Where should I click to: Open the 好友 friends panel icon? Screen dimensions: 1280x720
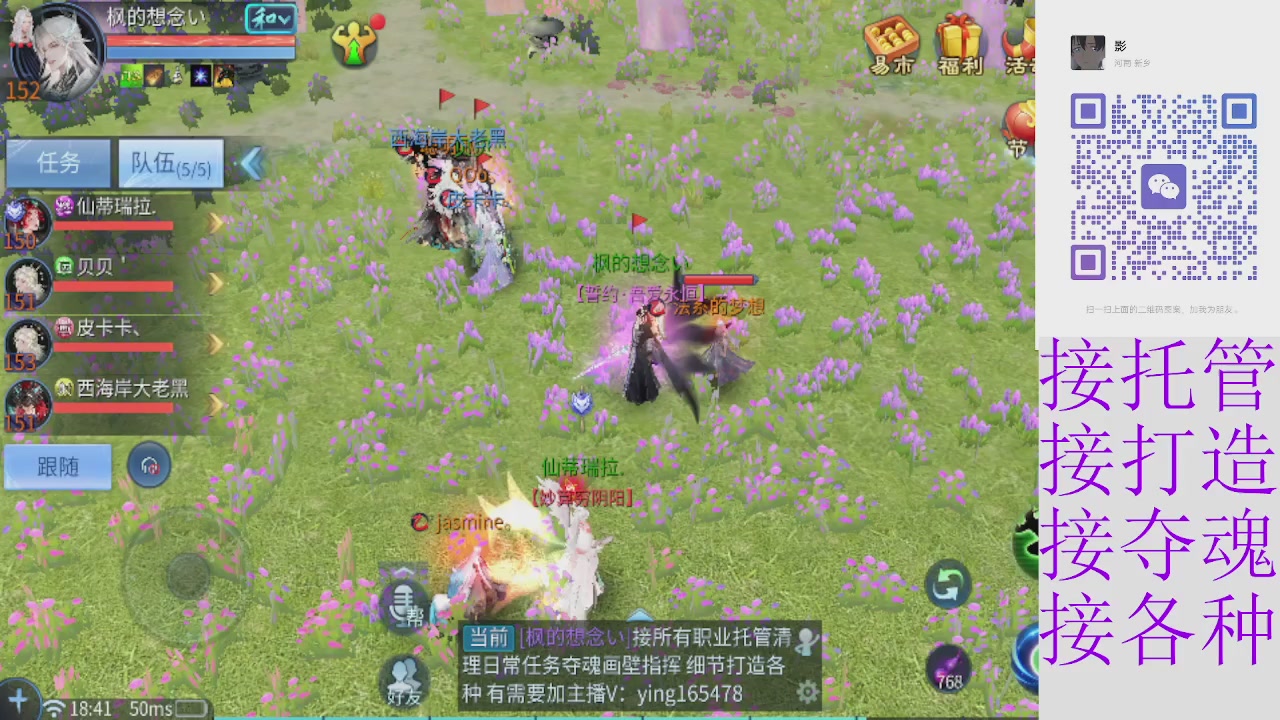(404, 680)
